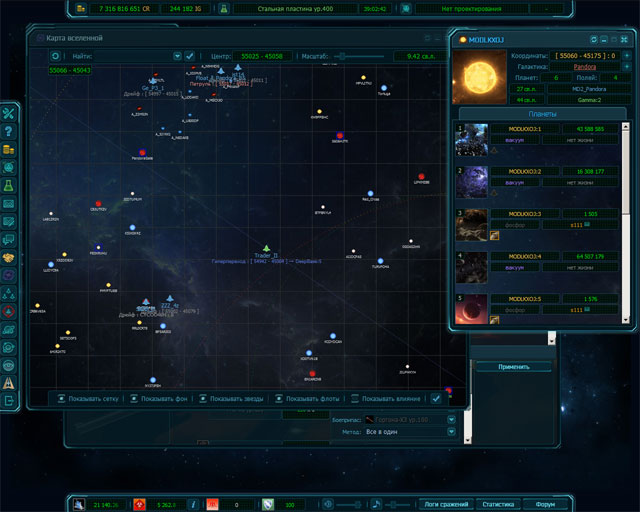Select the Trader_II fleet on the map
Viewport: 640px width, 512px height.
[x=267, y=247]
